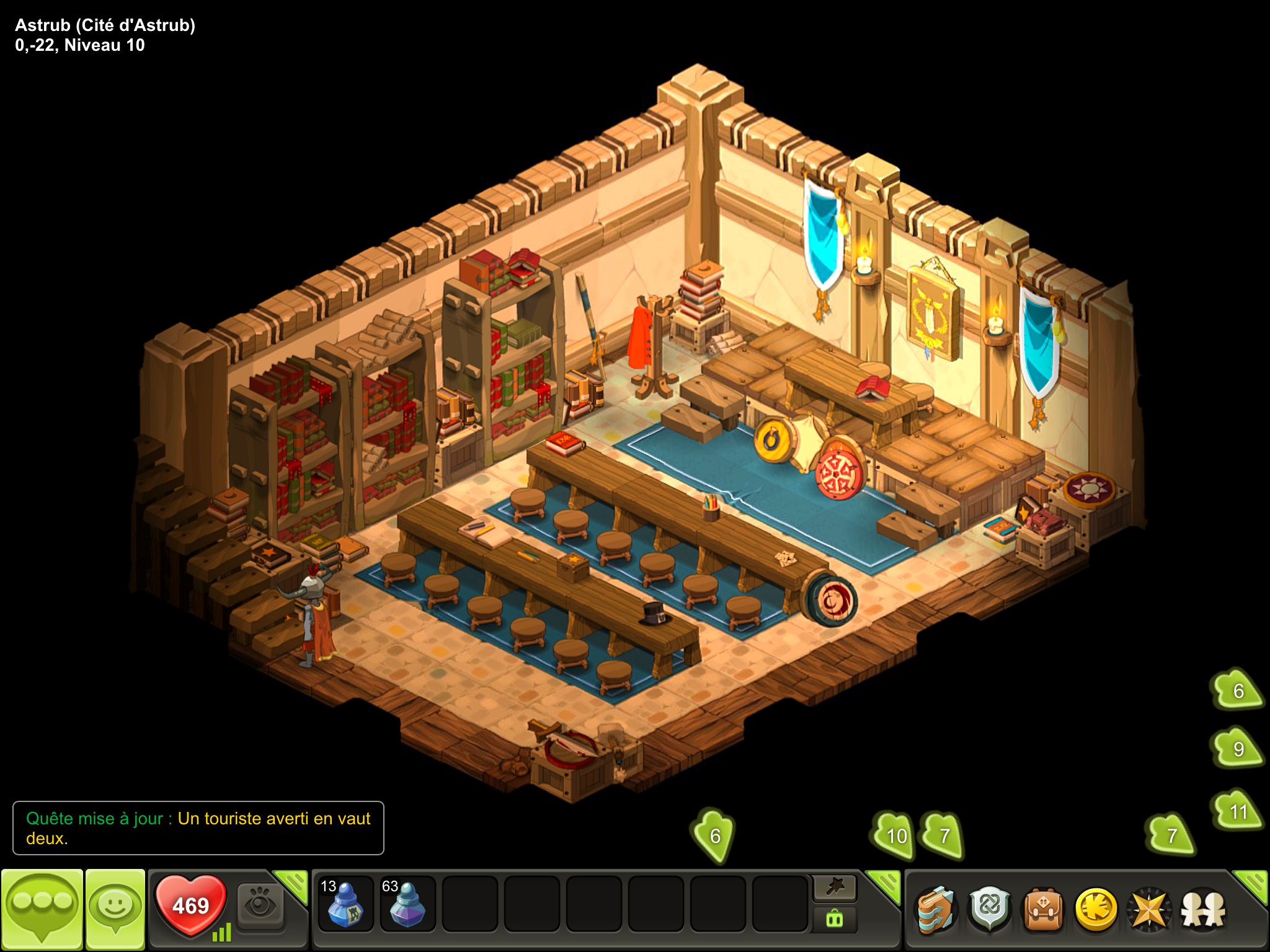This screenshot has width=1270, height=952.
Task: Open the compass star map icon
Action: click(x=1149, y=910)
